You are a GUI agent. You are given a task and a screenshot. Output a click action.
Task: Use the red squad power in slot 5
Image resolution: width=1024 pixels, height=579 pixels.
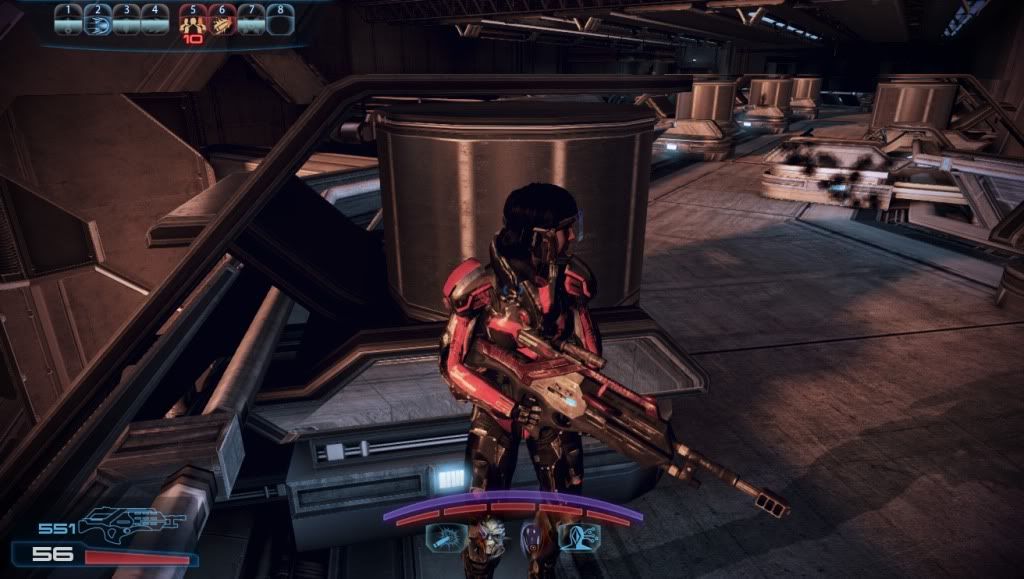[x=192, y=20]
